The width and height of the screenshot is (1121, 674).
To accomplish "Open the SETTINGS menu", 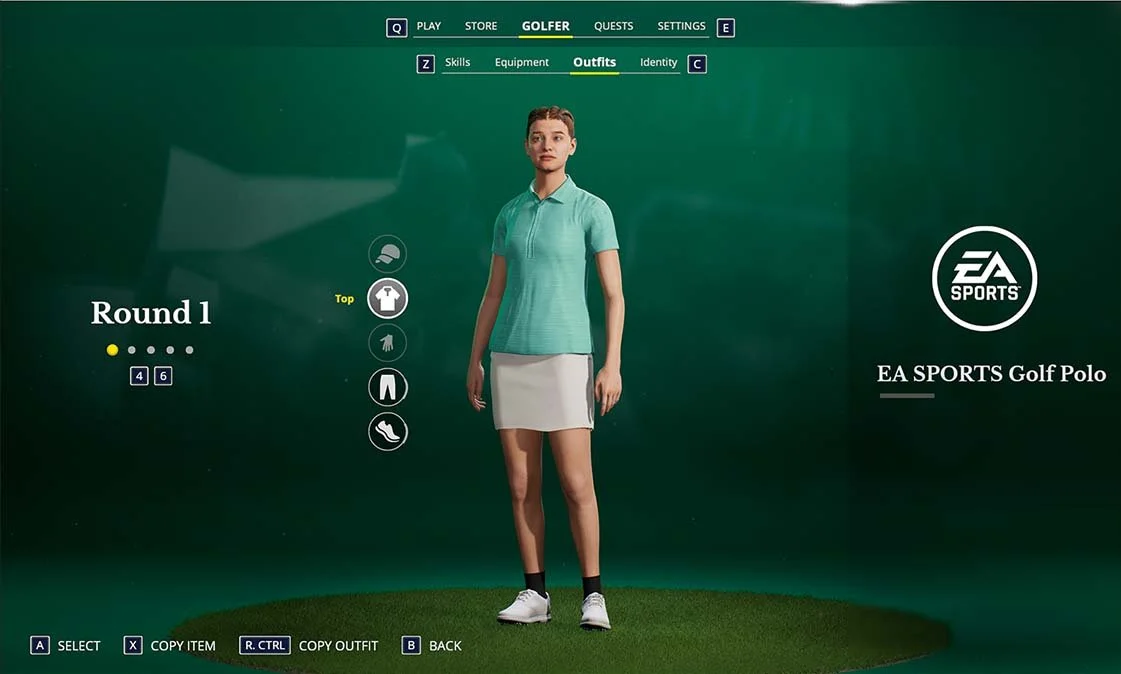I will click(x=681, y=26).
